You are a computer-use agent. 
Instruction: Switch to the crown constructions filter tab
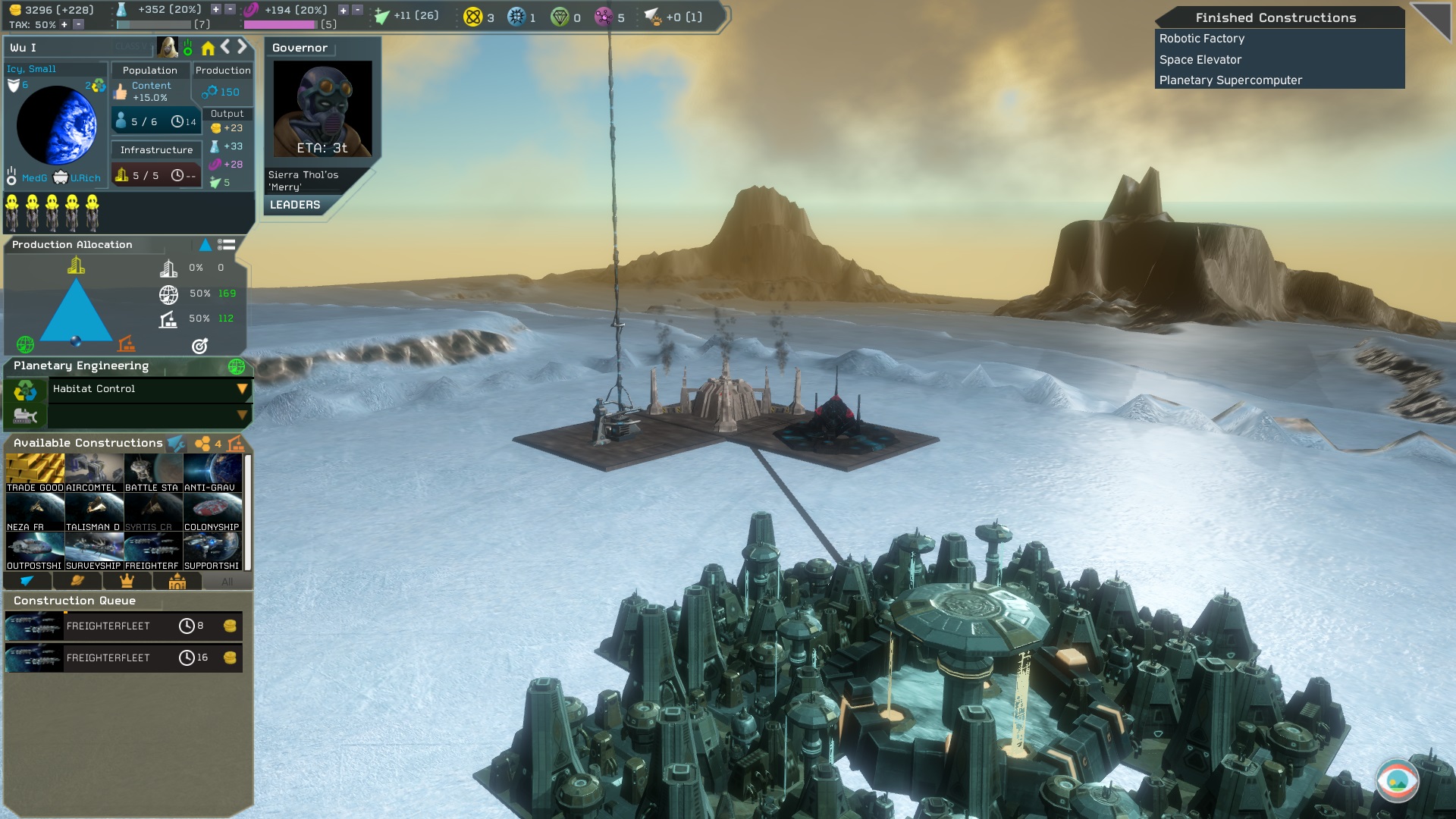coord(127,581)
